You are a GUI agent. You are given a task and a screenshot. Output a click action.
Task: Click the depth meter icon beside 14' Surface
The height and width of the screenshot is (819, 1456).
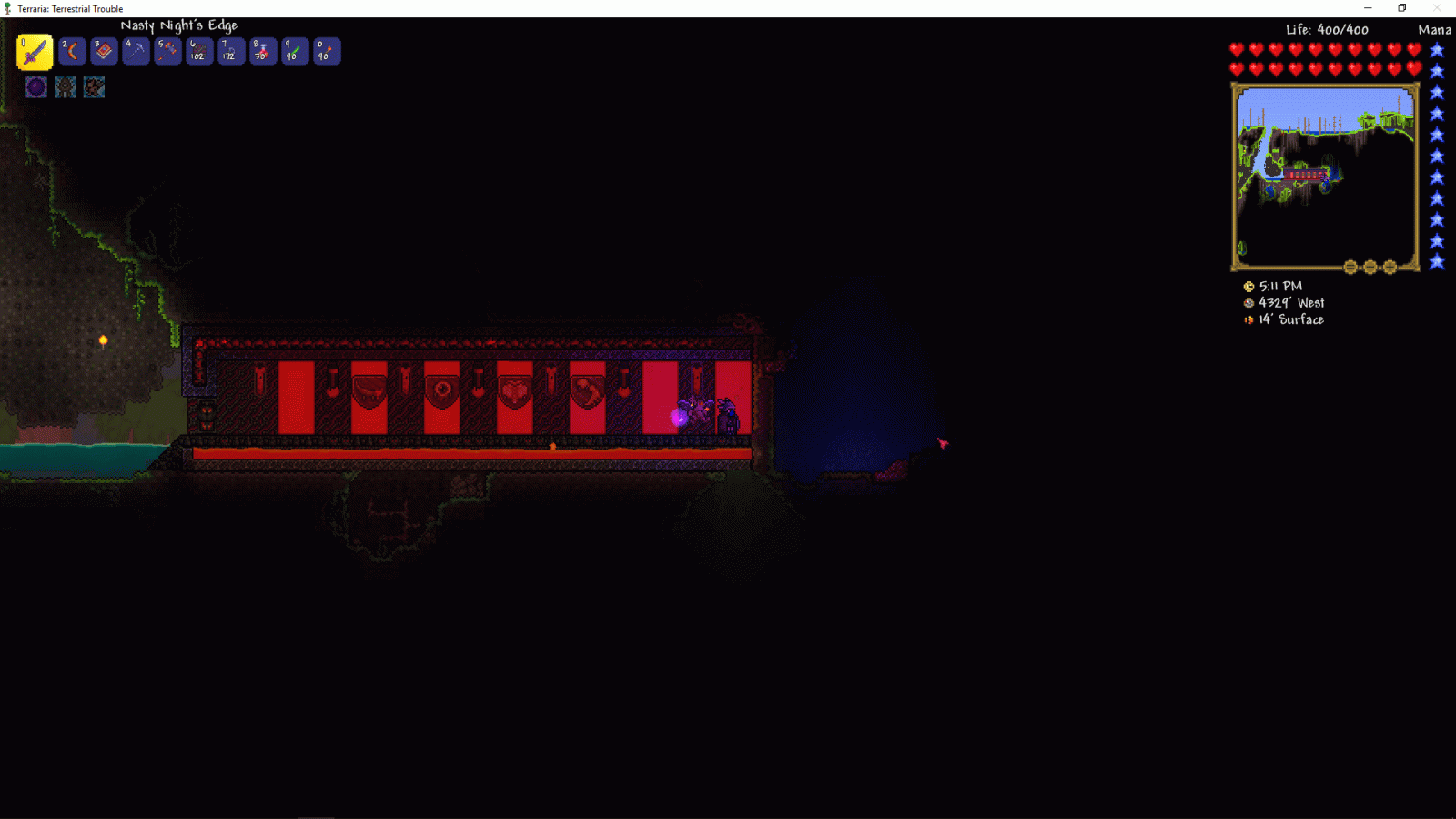(1249, 320)
